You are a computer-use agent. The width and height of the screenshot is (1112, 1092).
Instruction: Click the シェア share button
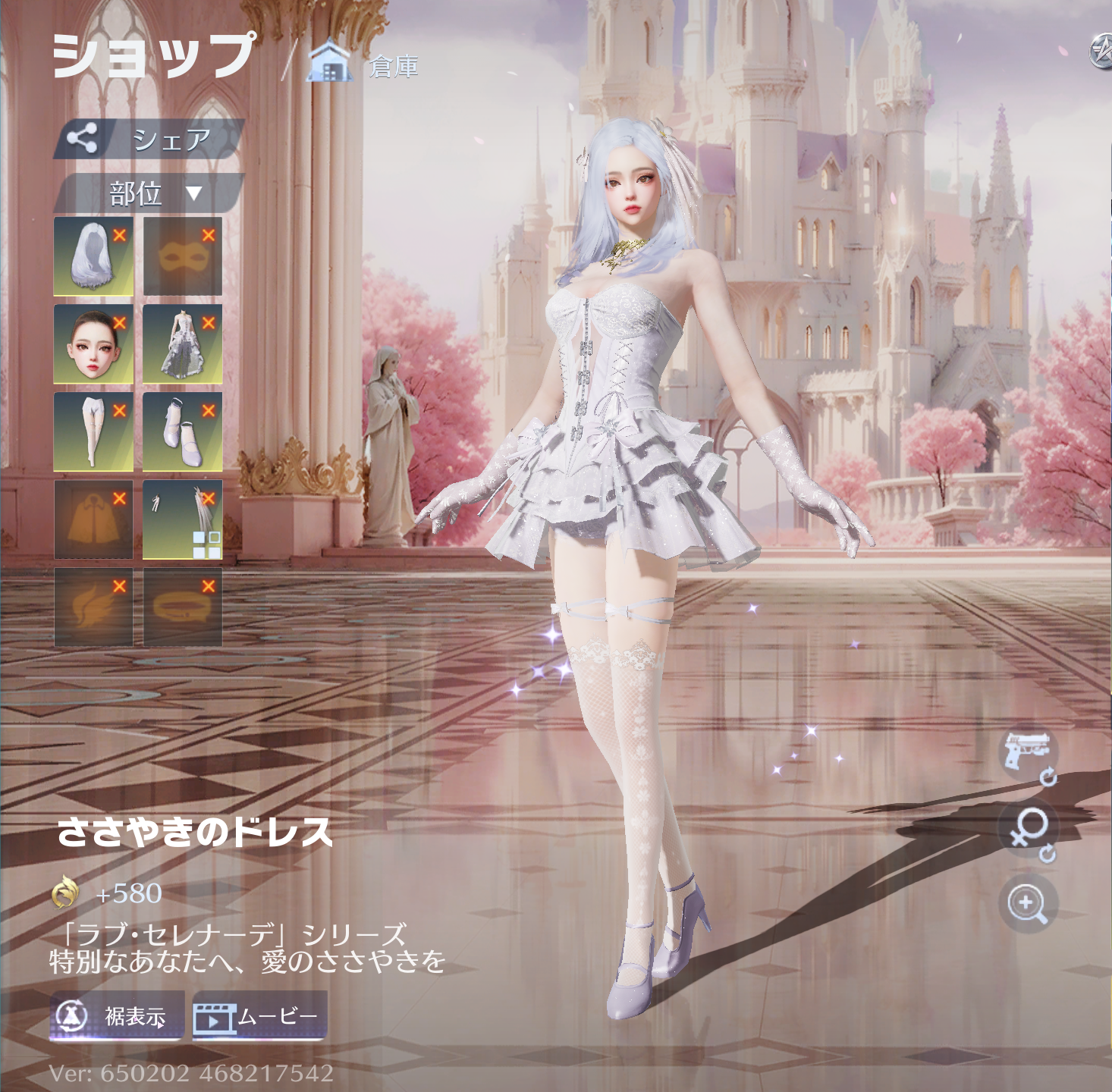[x=149, y=139]
